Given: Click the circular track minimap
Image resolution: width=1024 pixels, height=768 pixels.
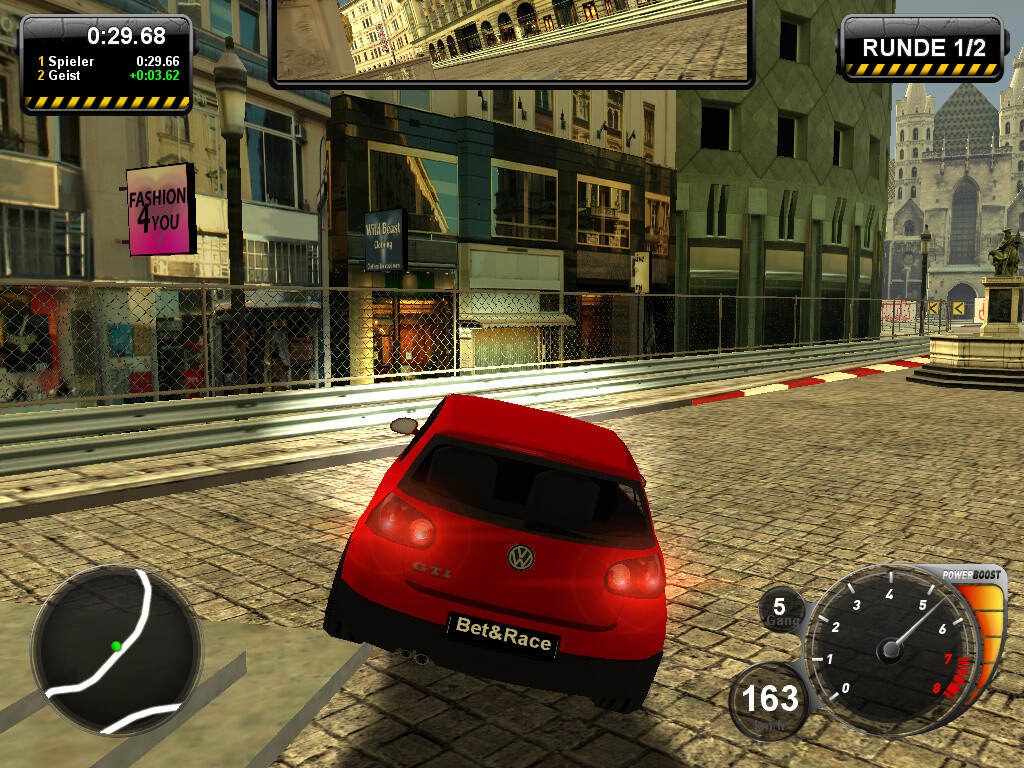Looking at the screenshot, I should click(x=116, y=649).
